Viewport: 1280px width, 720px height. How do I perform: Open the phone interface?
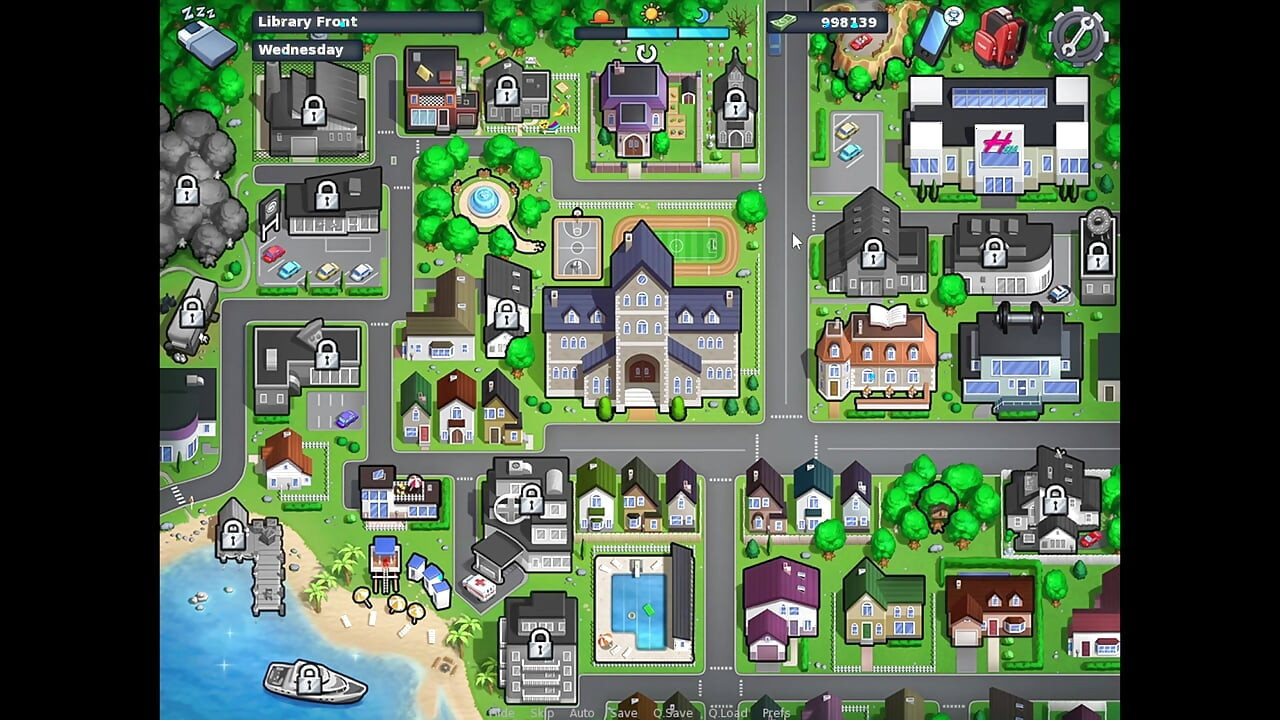click(931, 35)
